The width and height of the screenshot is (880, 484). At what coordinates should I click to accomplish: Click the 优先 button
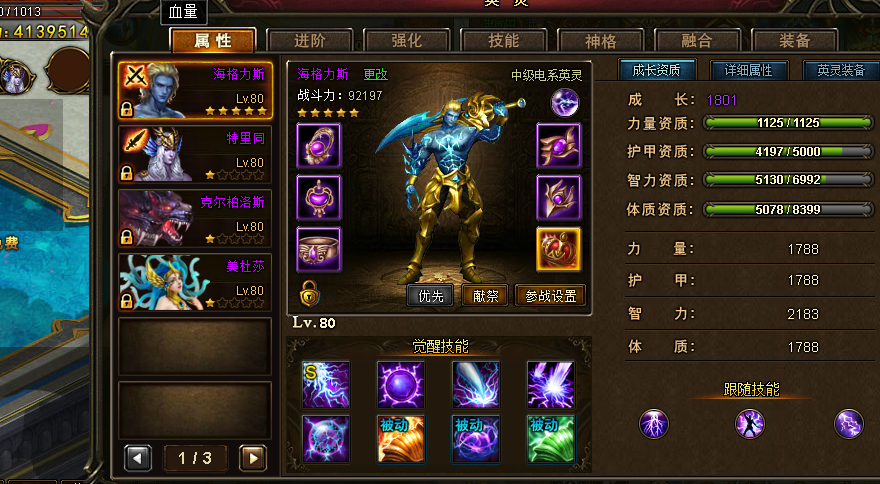[x=431, y=296]
